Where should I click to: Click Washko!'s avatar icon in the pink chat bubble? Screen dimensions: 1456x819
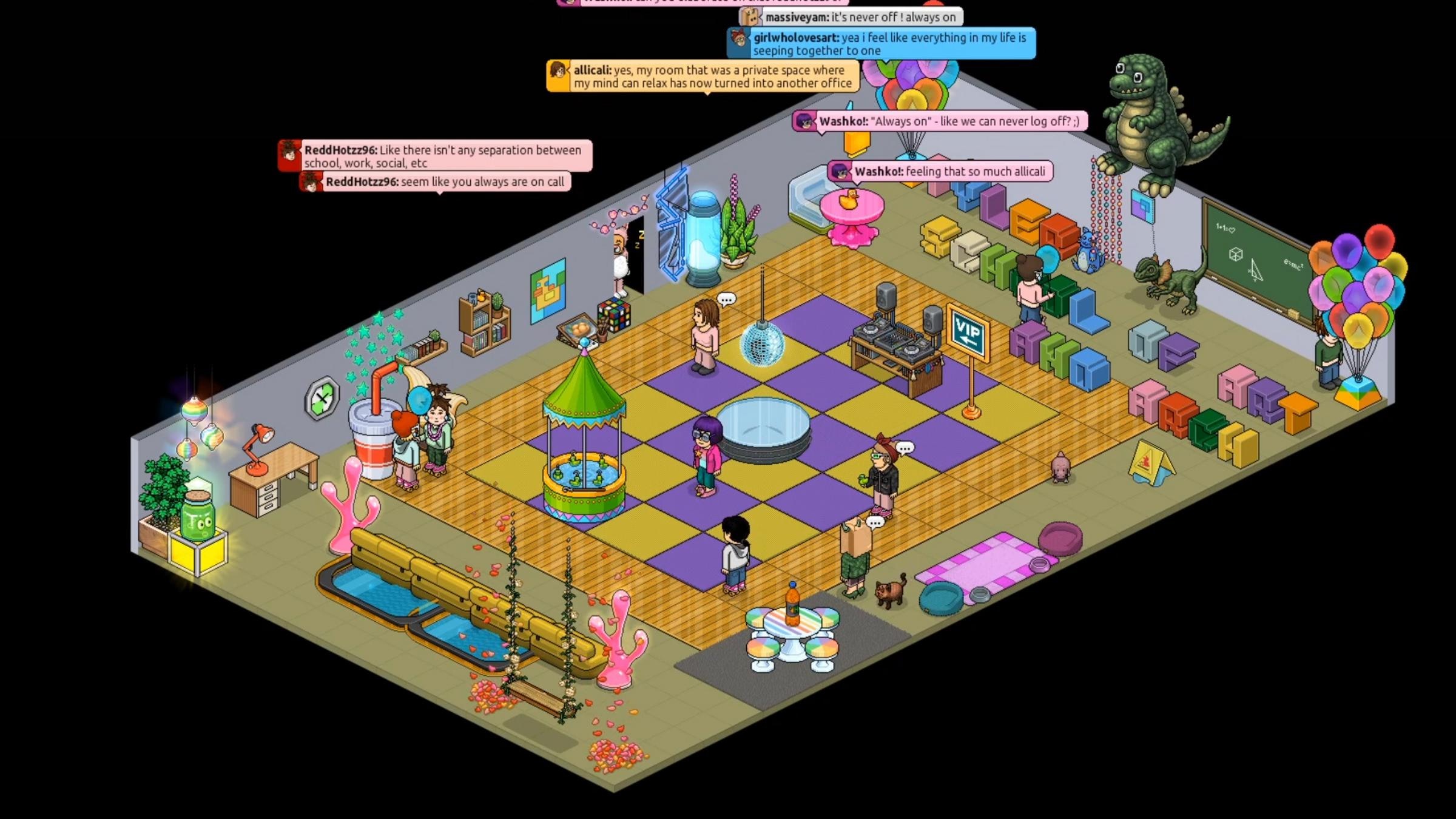(x=805, y=121)
